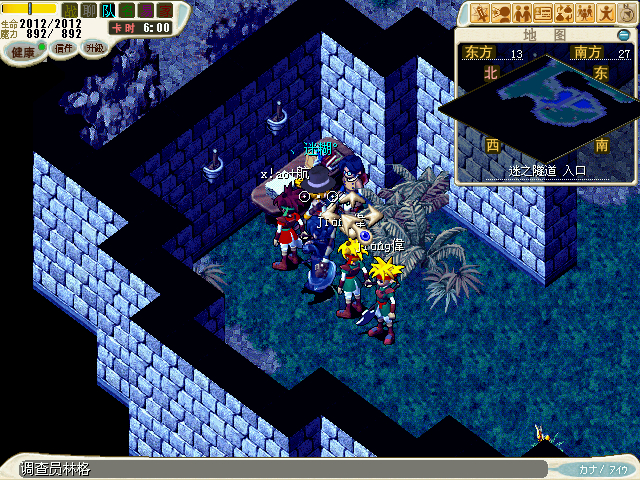Select the single figure action icon
The height and width of the screenshot is (480, 640).
coord(606,13)
